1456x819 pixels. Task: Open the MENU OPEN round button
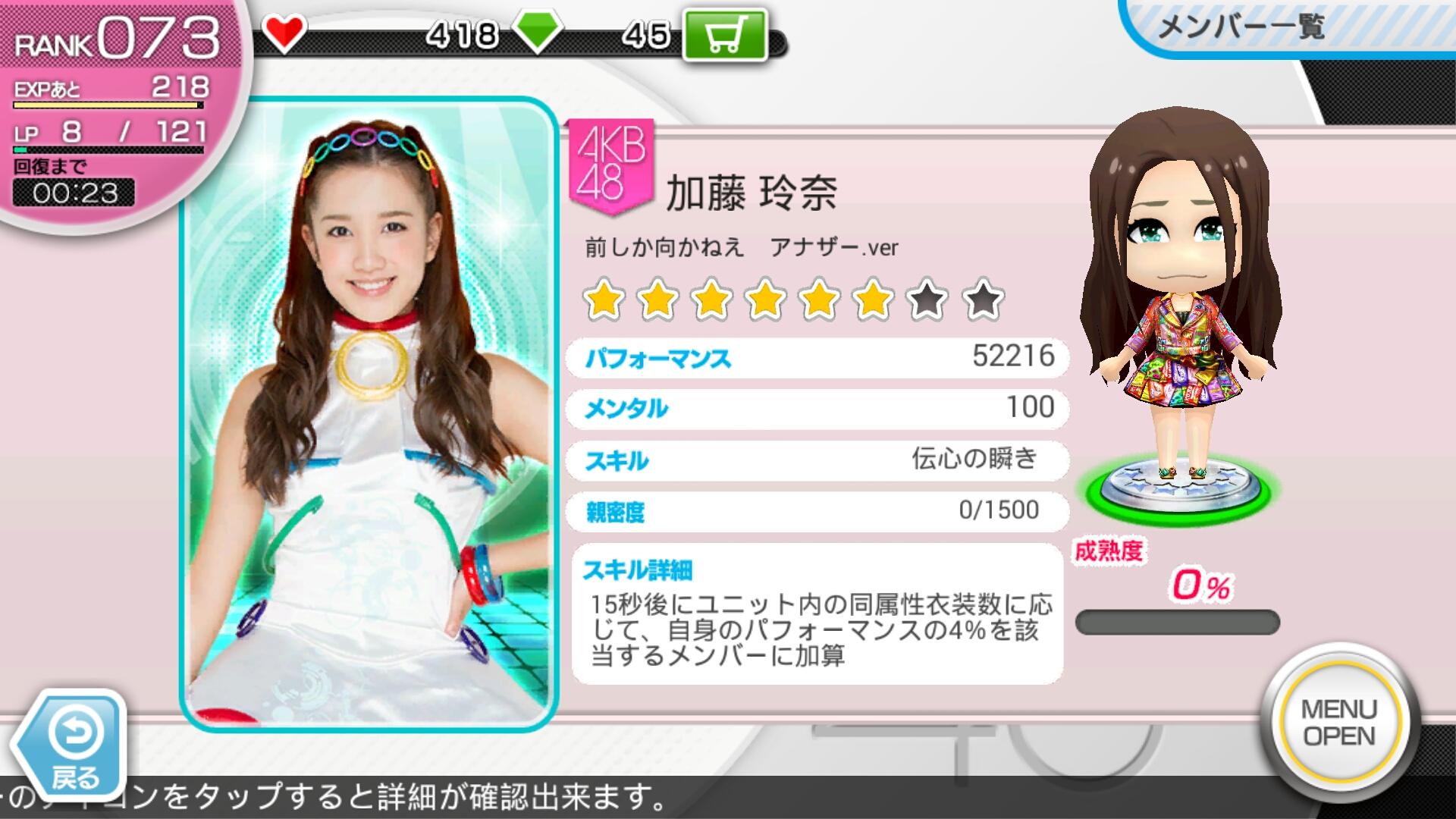[x=1338, y=721]
